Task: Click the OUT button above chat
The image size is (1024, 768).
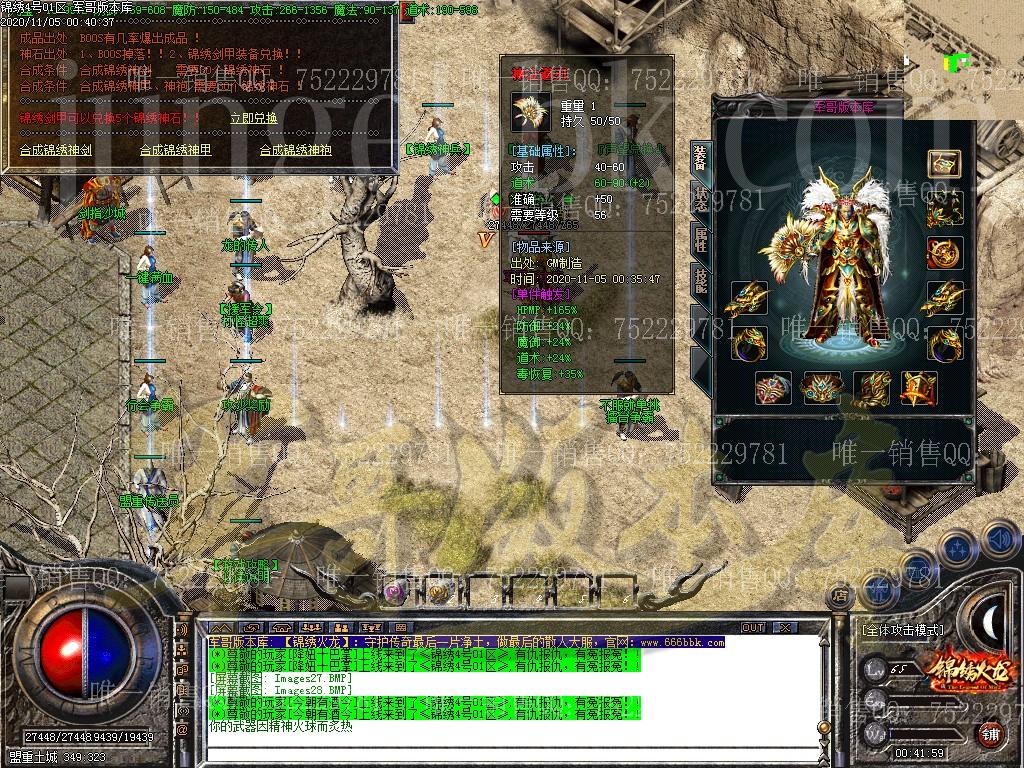Action: click(752, 628)
